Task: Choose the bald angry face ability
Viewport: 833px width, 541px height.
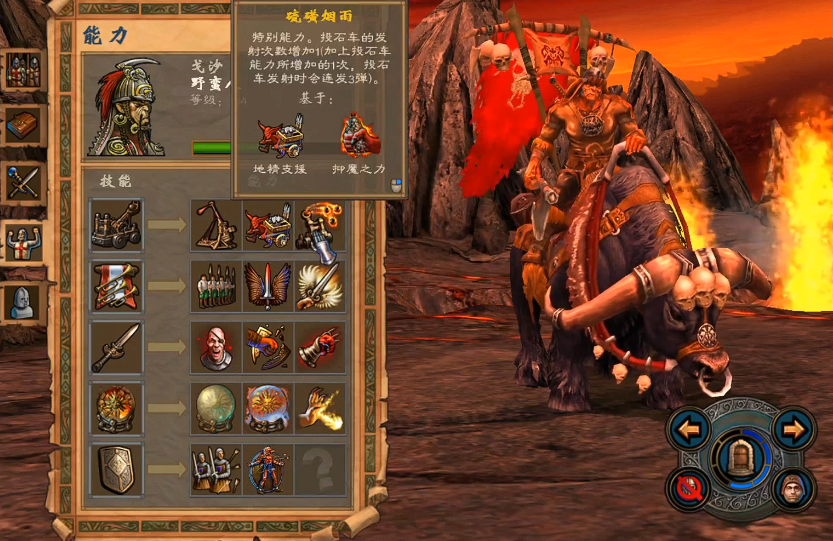Action: [215, 347]
